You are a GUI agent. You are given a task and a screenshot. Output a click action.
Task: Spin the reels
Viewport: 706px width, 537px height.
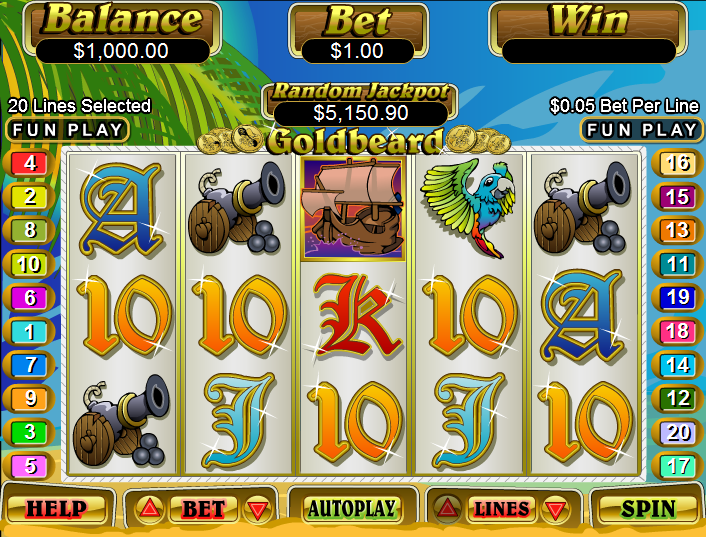647,509
